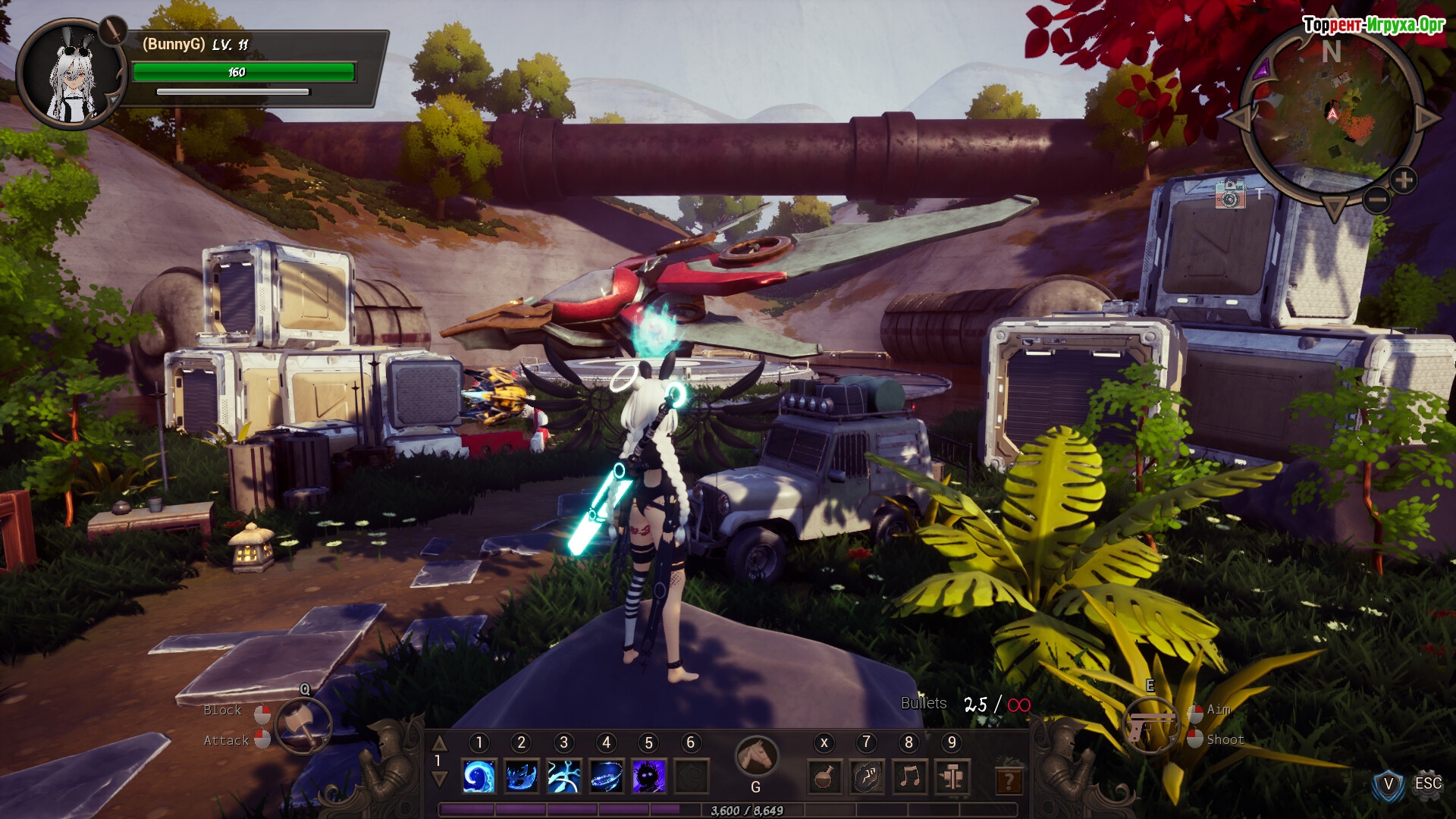Summon the horse mount

[x=756, y=756]
